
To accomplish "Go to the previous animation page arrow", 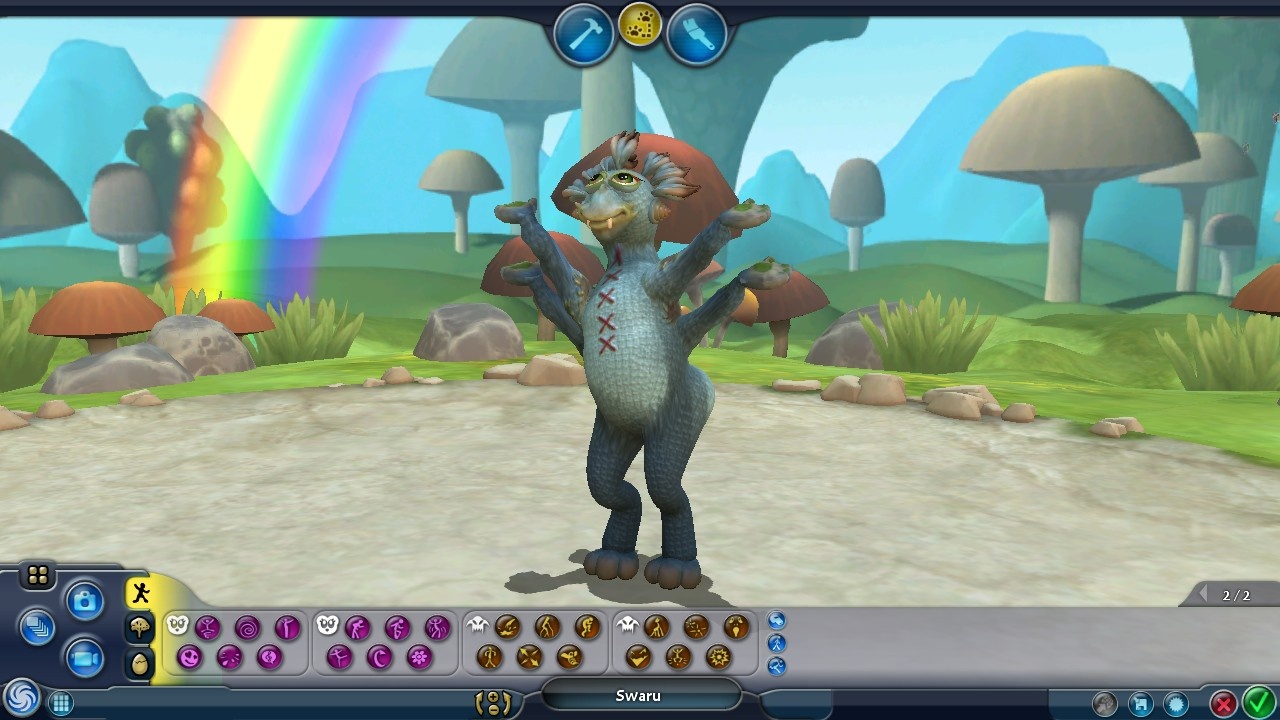I will tap(1204, 595).
